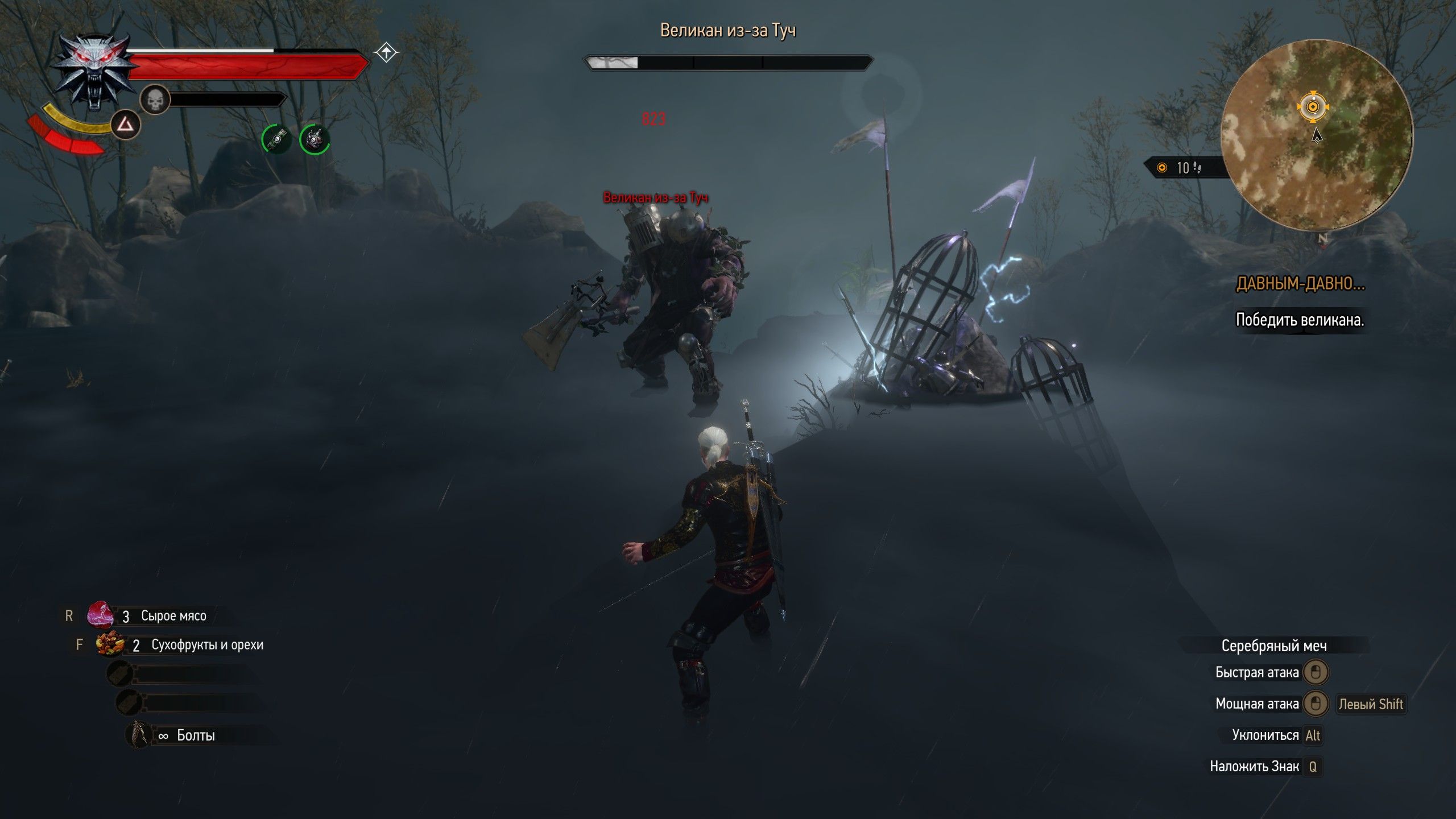Viewport: 1456px width, 819px height.
Task: Click the second bomb-shaped buff icon
Action: coord(315,139)
